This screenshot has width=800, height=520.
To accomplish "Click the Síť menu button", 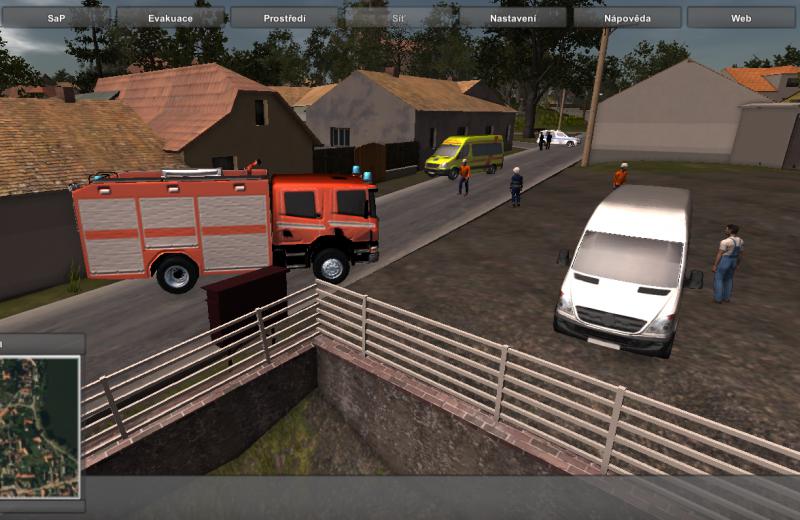I will [399, 18].
